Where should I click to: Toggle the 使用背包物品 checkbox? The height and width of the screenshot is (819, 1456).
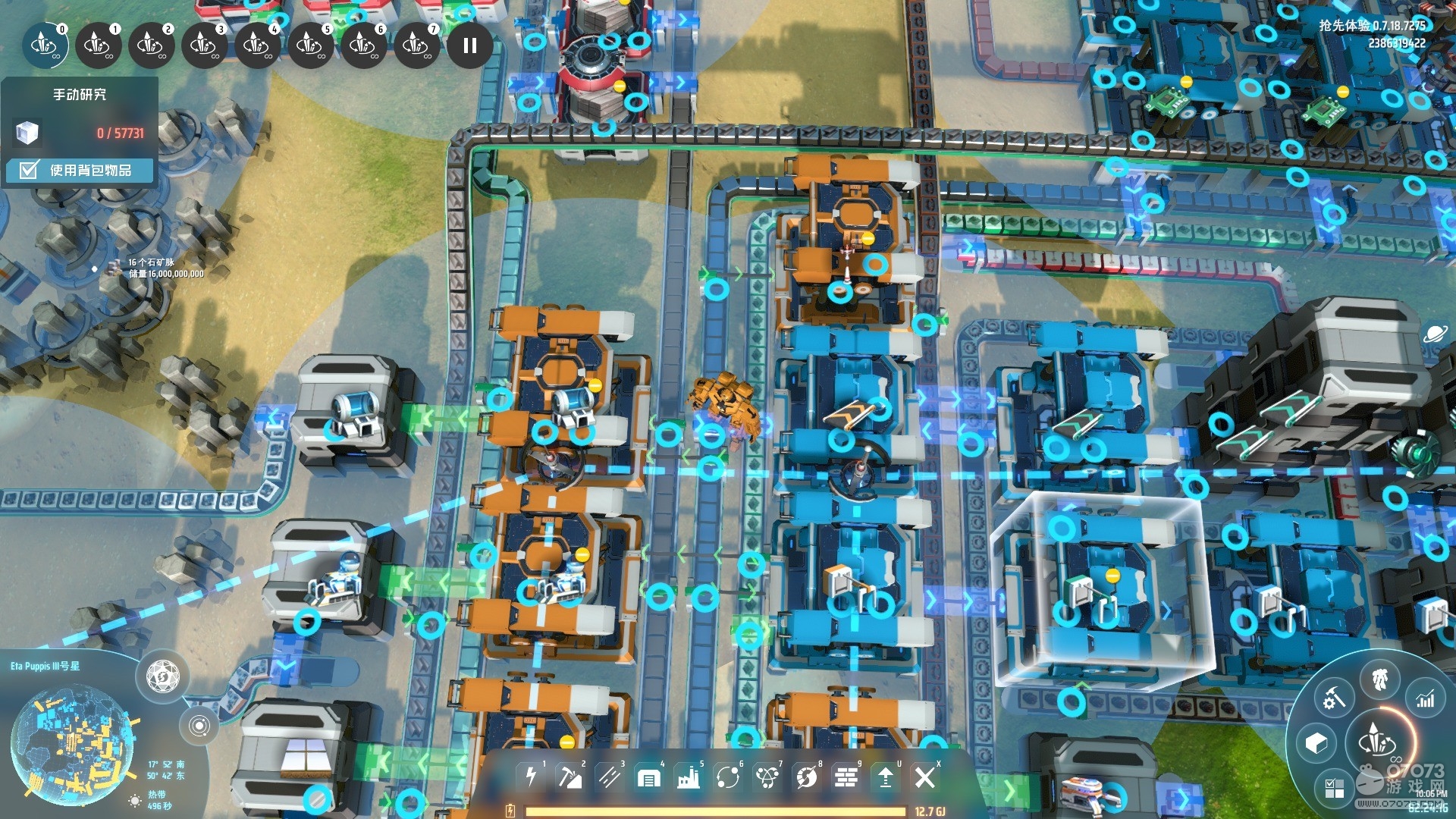(29, 170)
